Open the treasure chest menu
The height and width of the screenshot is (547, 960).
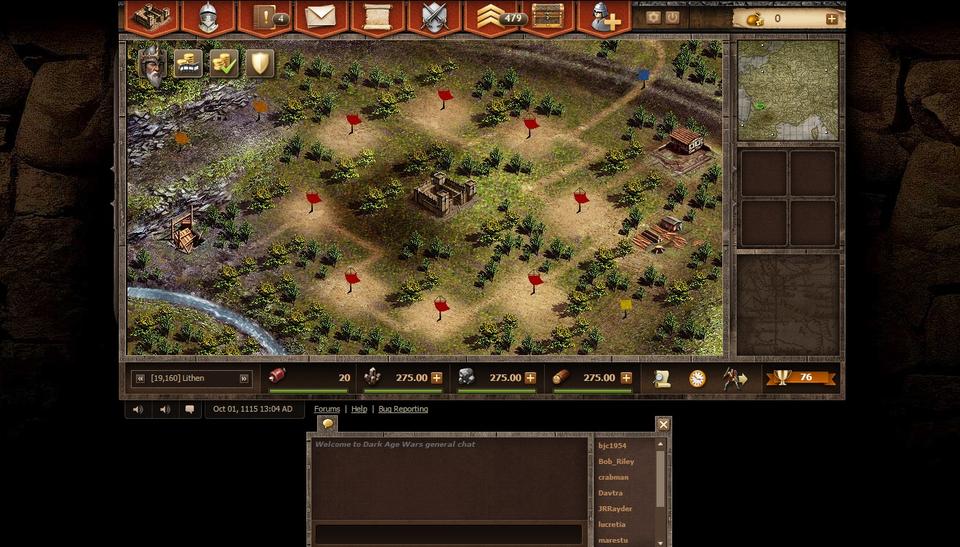click(547, 16)
